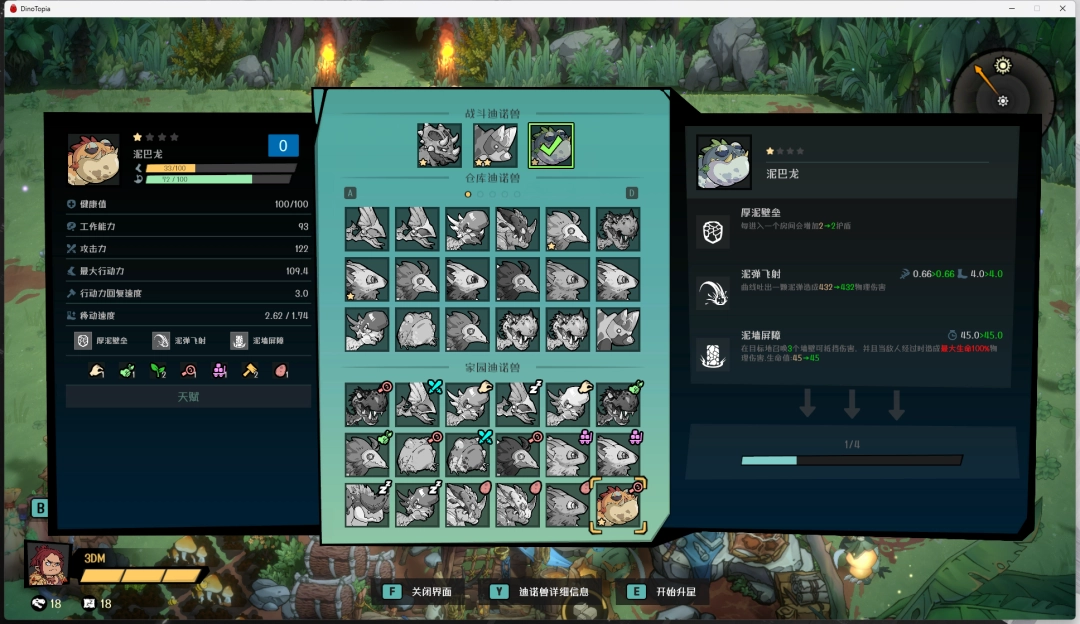The image size is (1080, 624).
Task: Choose the 厚泥壁垒 skill on the stats panel
Action: [x=85, y=341]
